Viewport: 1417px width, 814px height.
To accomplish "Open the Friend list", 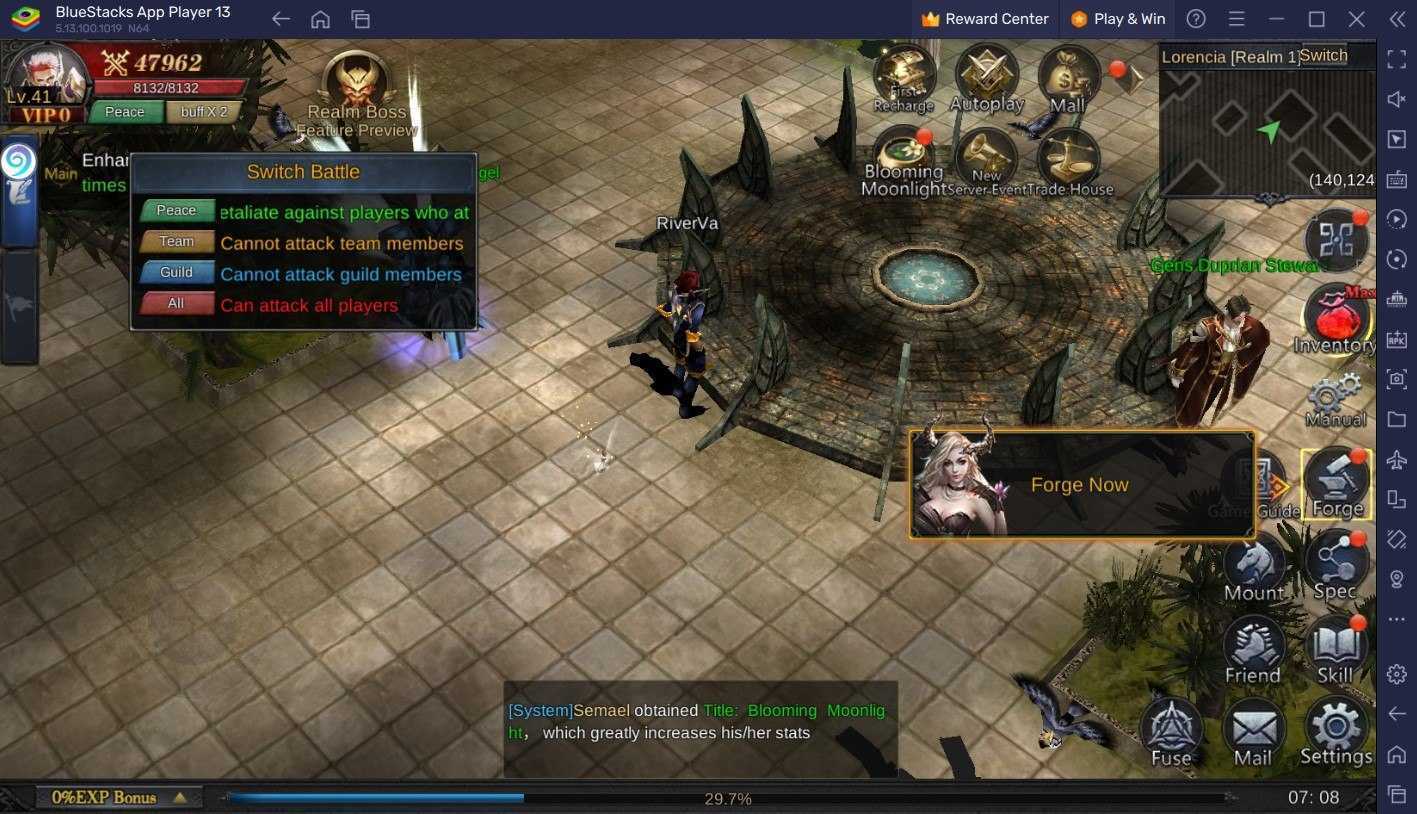I will pyautogui.click(x=1253, y=650).
